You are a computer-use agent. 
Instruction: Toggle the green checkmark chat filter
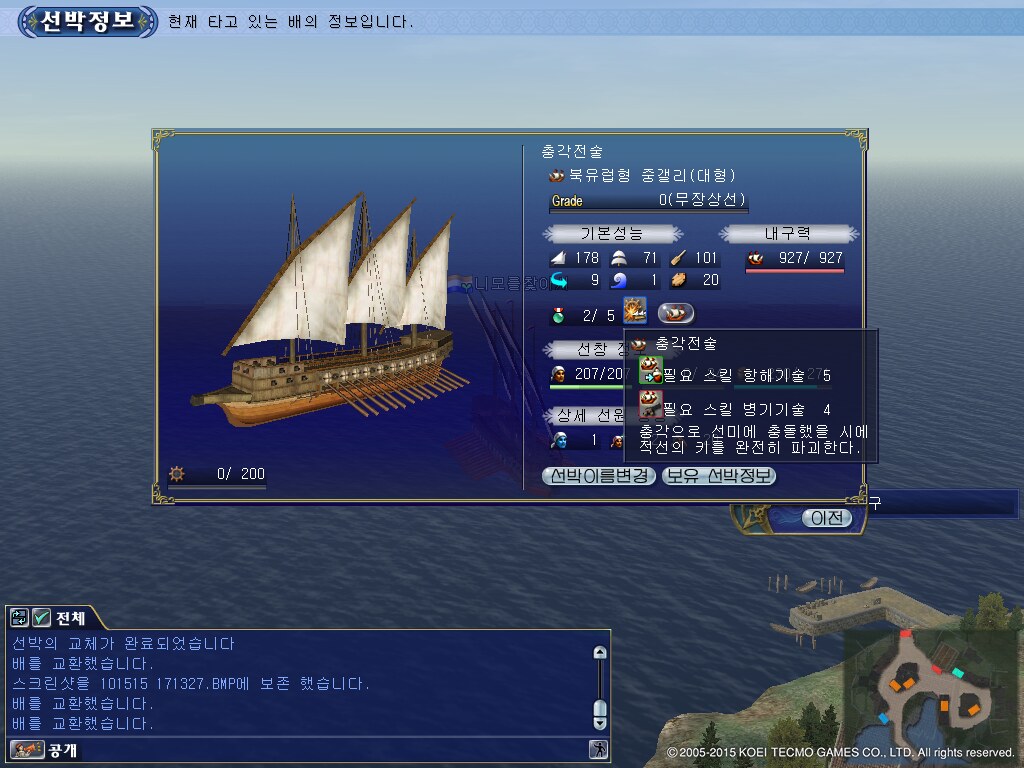(42, 617)
